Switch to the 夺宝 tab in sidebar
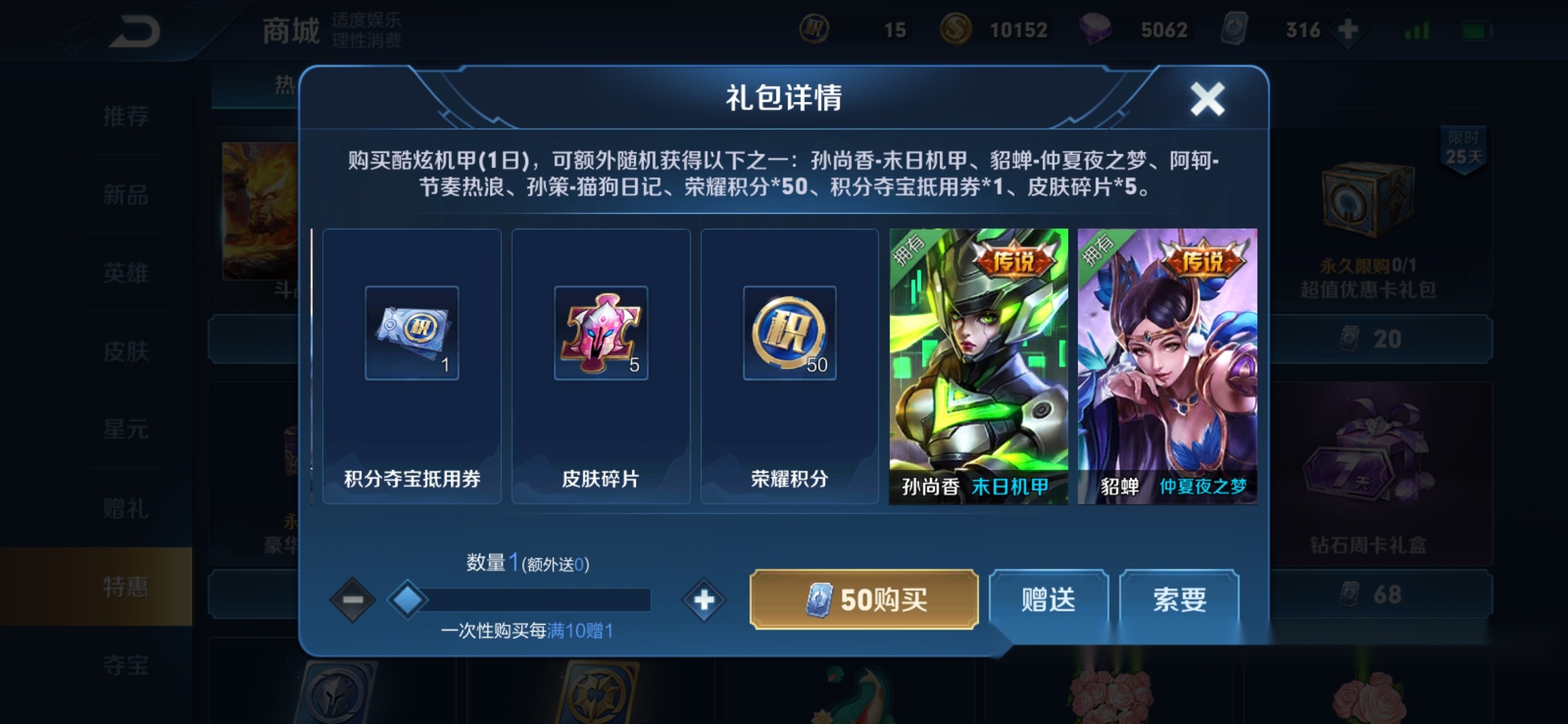Image resolution: width=1568 pixels, height=724 pixels. tap(124, 666)
